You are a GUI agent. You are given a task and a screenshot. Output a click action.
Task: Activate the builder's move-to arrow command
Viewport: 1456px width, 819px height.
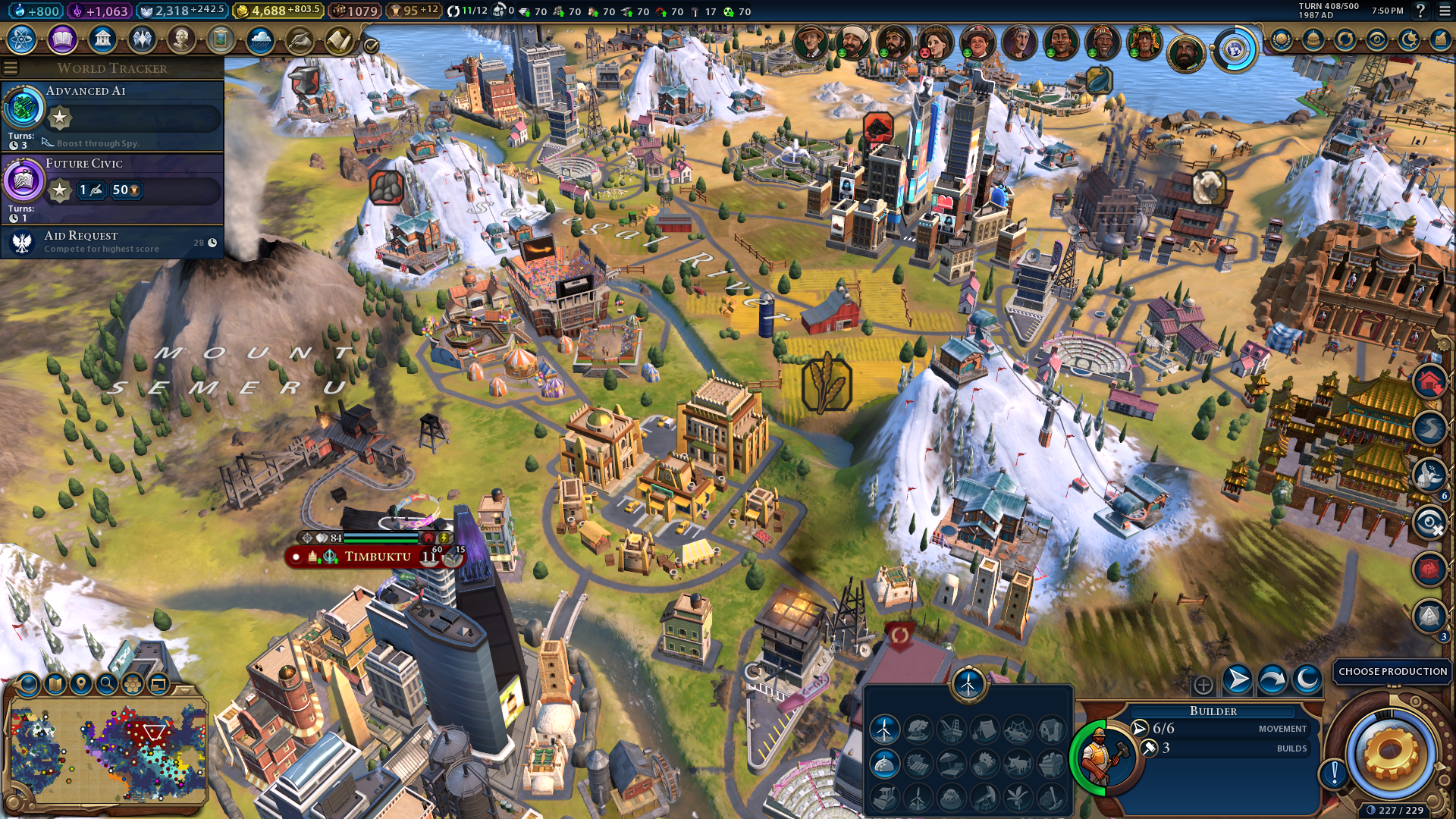click(1237, 679)
